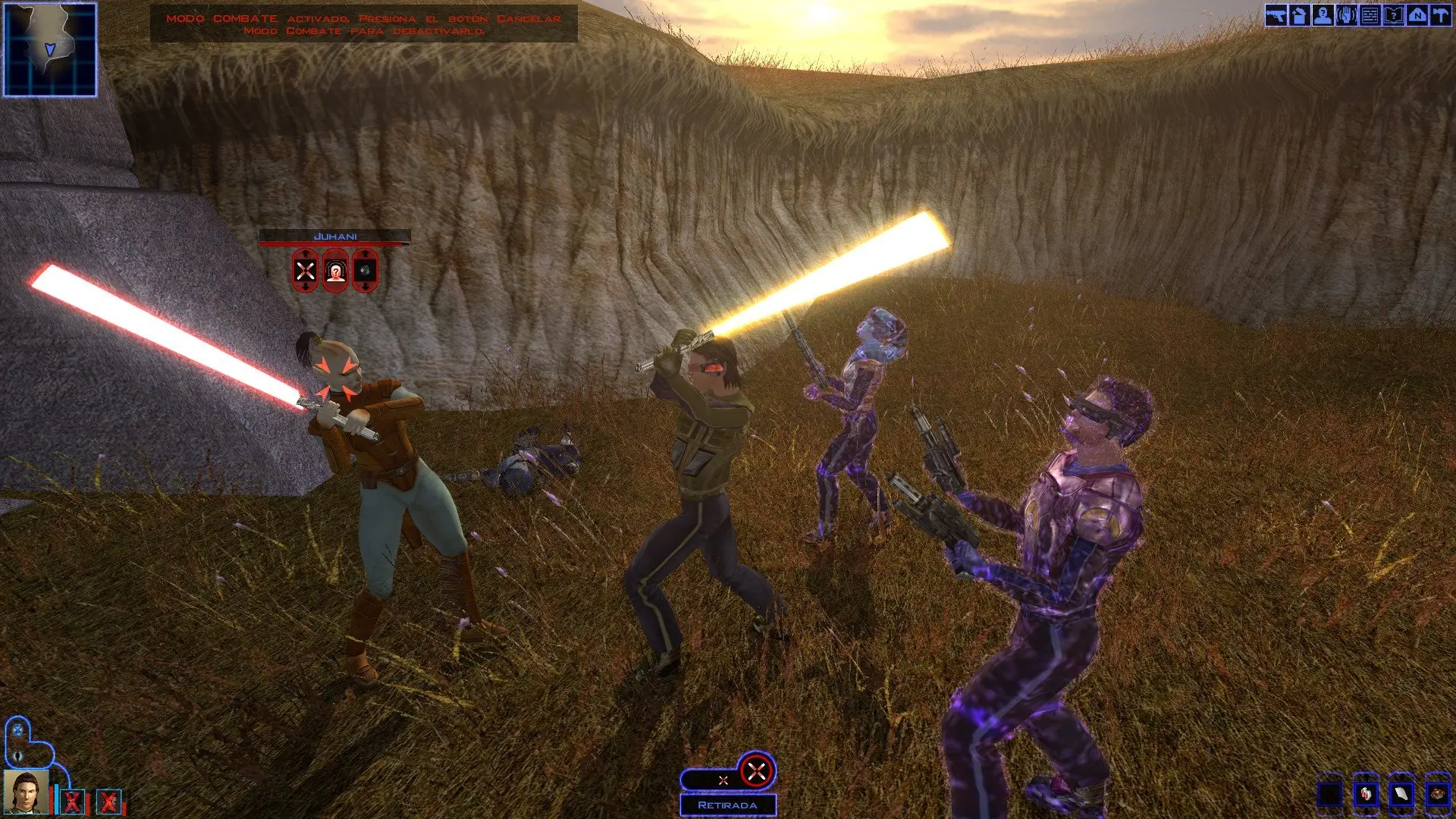
Task: Toggle the solo mode silhouette icon
Action: [17, 755]
